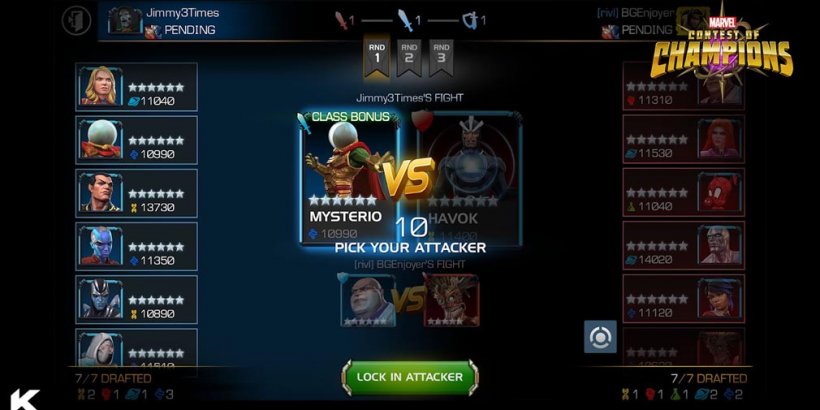View opponent's champion rated 14020
Viewport: 820px width, 410px height.
tap(683, 246)
